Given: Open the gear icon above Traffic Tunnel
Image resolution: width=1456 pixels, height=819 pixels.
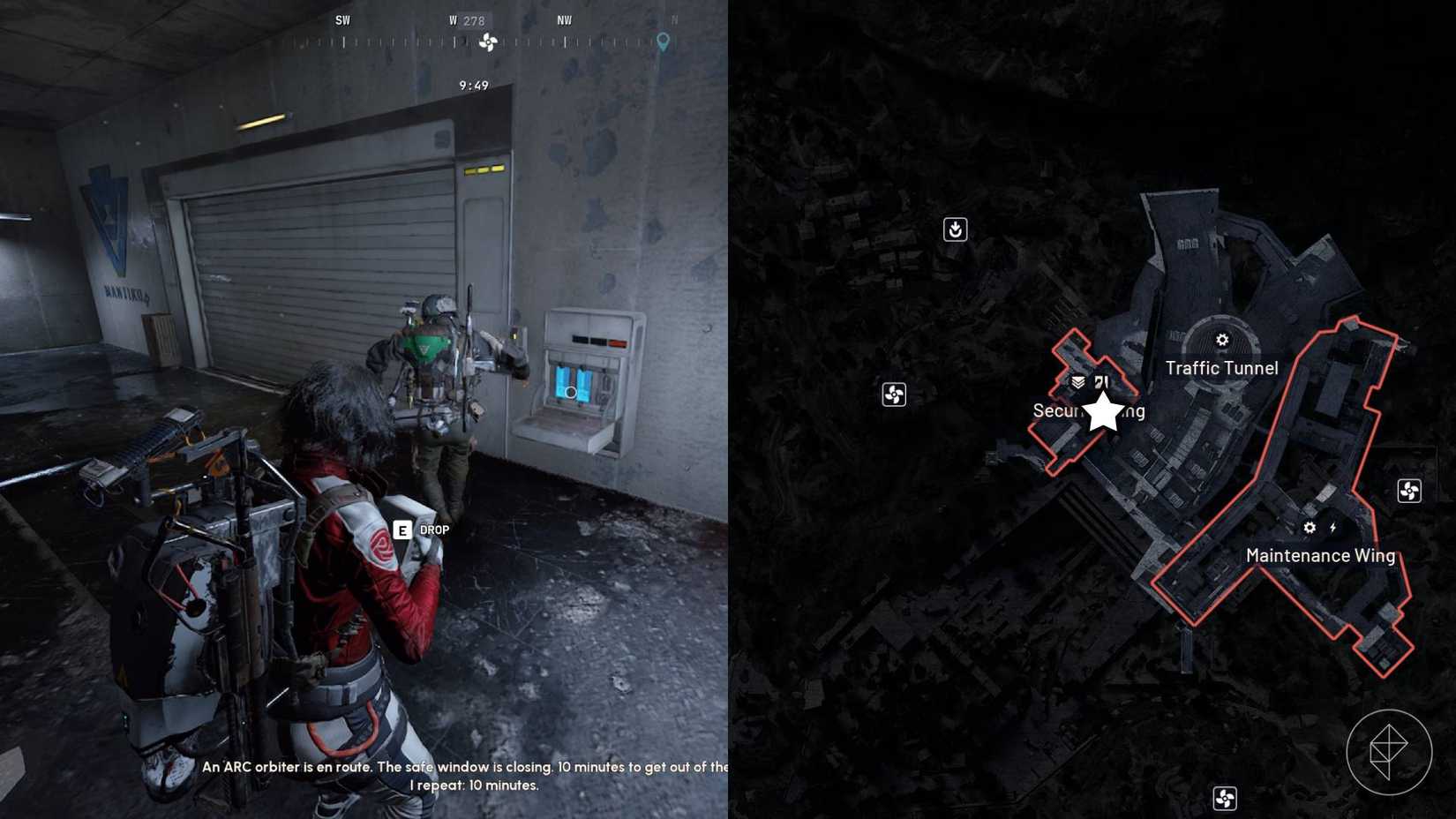Looking at the screenshot, I should 1221,339.
